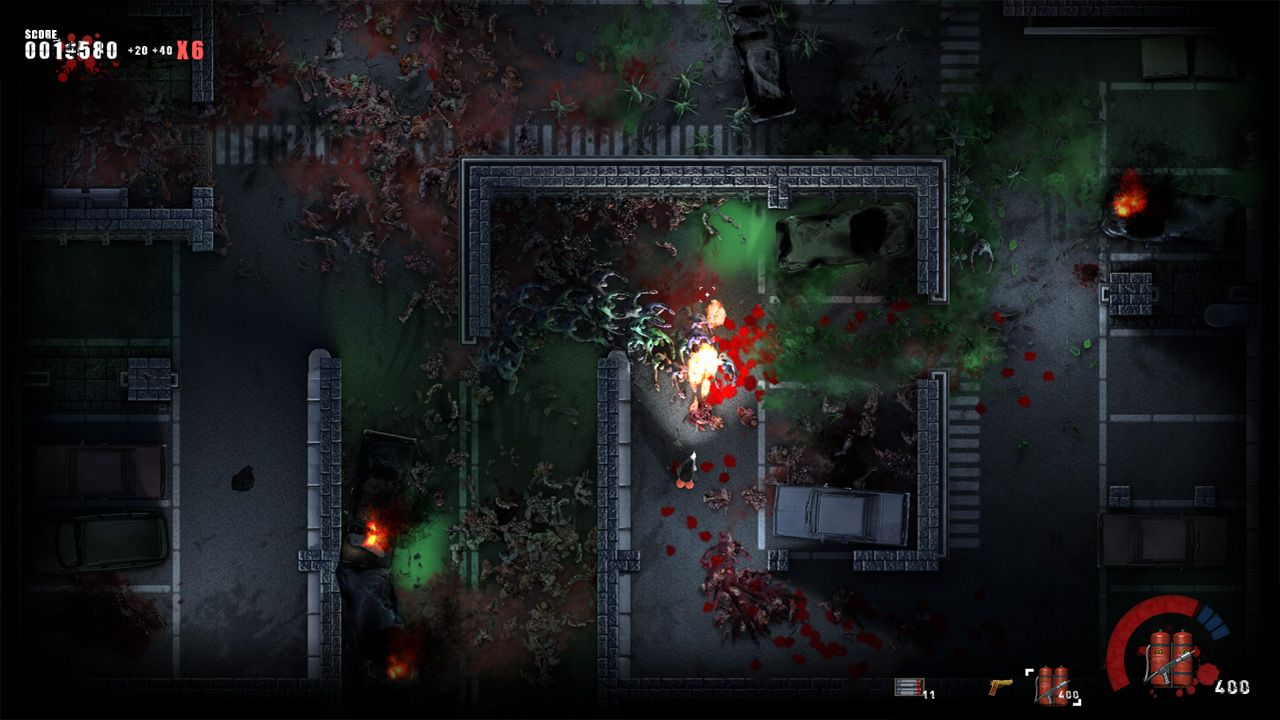Screen dimensions: 1280x720
Task: Click the blue grenade segments indicator
Action: click(x=1213, y=622)
